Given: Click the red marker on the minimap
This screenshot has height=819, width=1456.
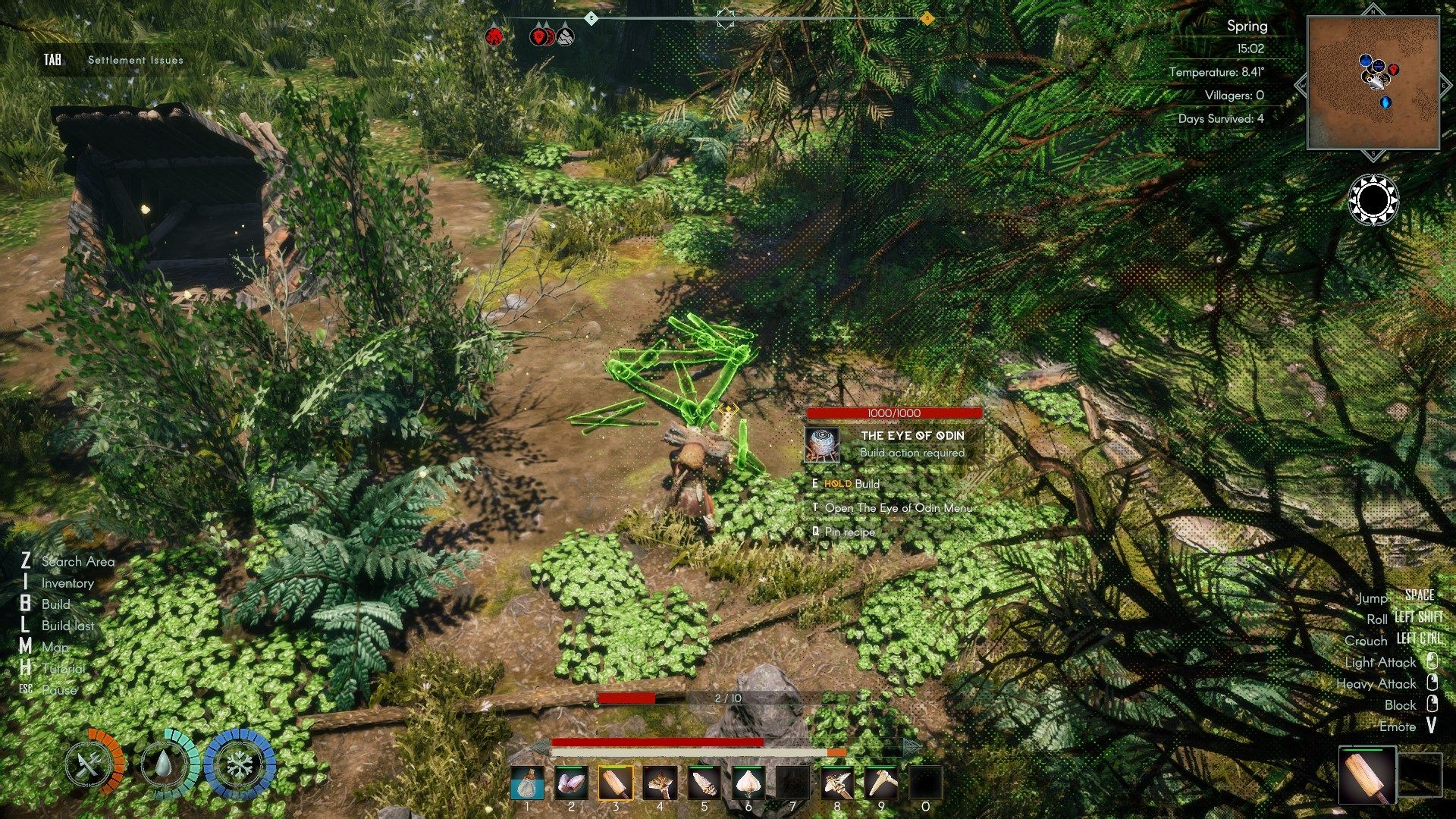Looking at the screenshot, I should pos(1393,70).
